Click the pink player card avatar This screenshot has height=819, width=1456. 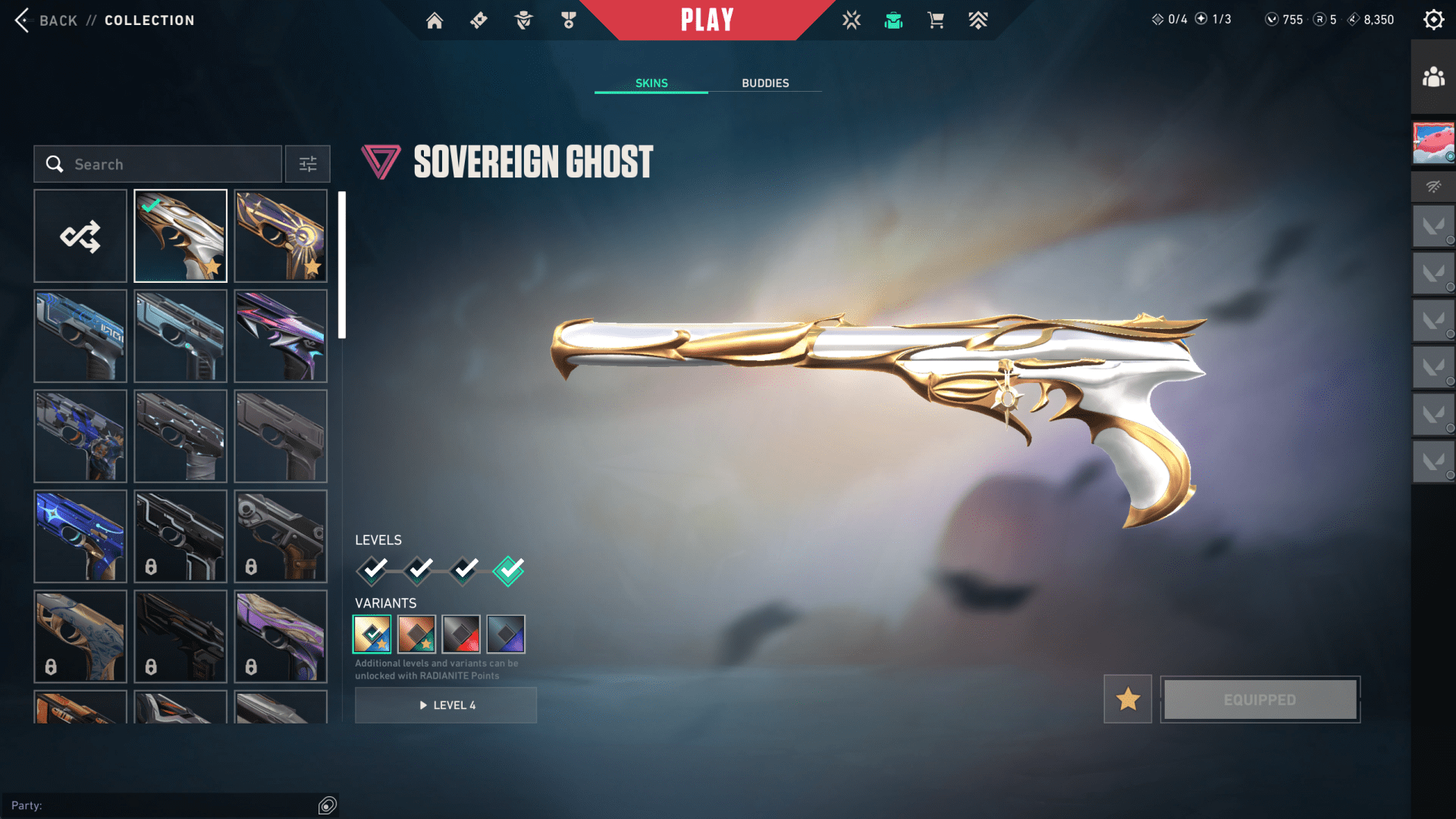(x=1433, y=143)
